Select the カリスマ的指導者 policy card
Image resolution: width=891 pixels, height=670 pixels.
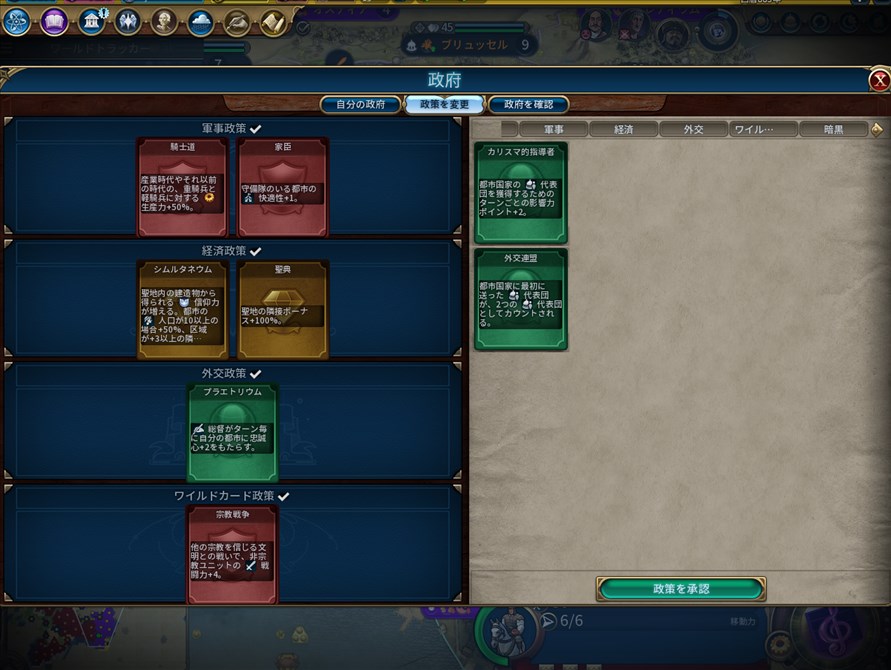coord(520,192)
